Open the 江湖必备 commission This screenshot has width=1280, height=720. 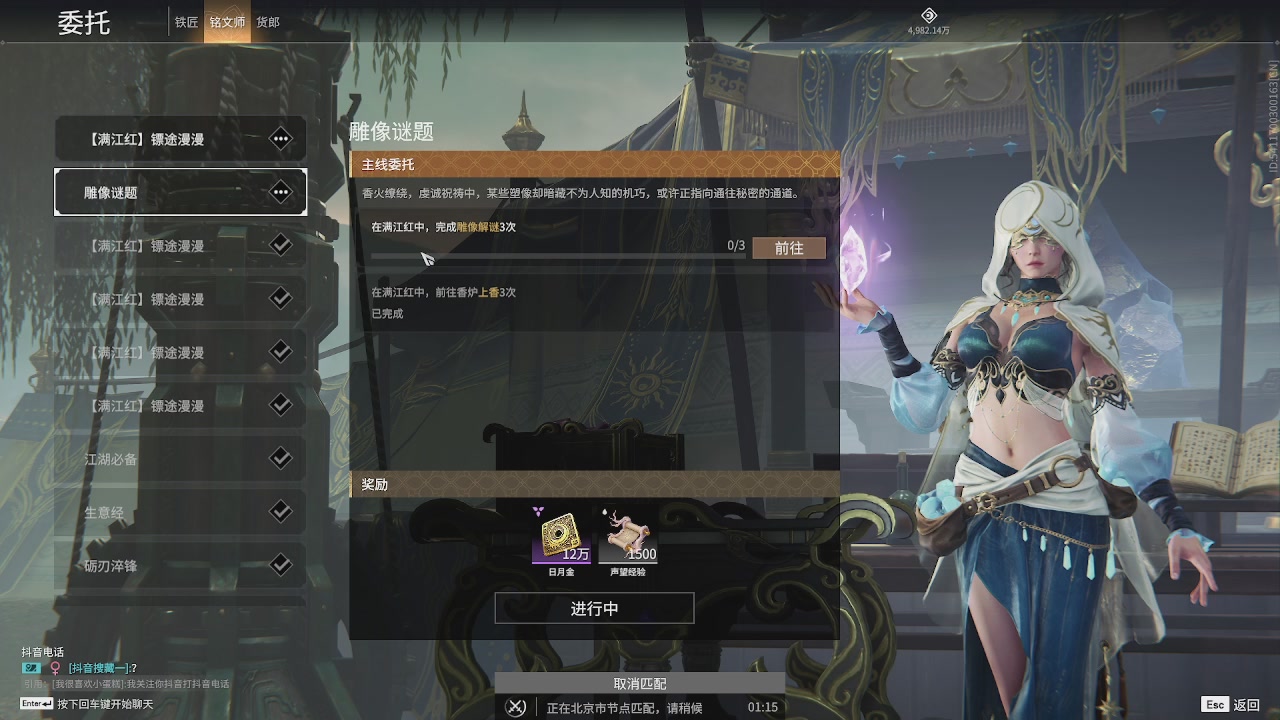(180, 459)
